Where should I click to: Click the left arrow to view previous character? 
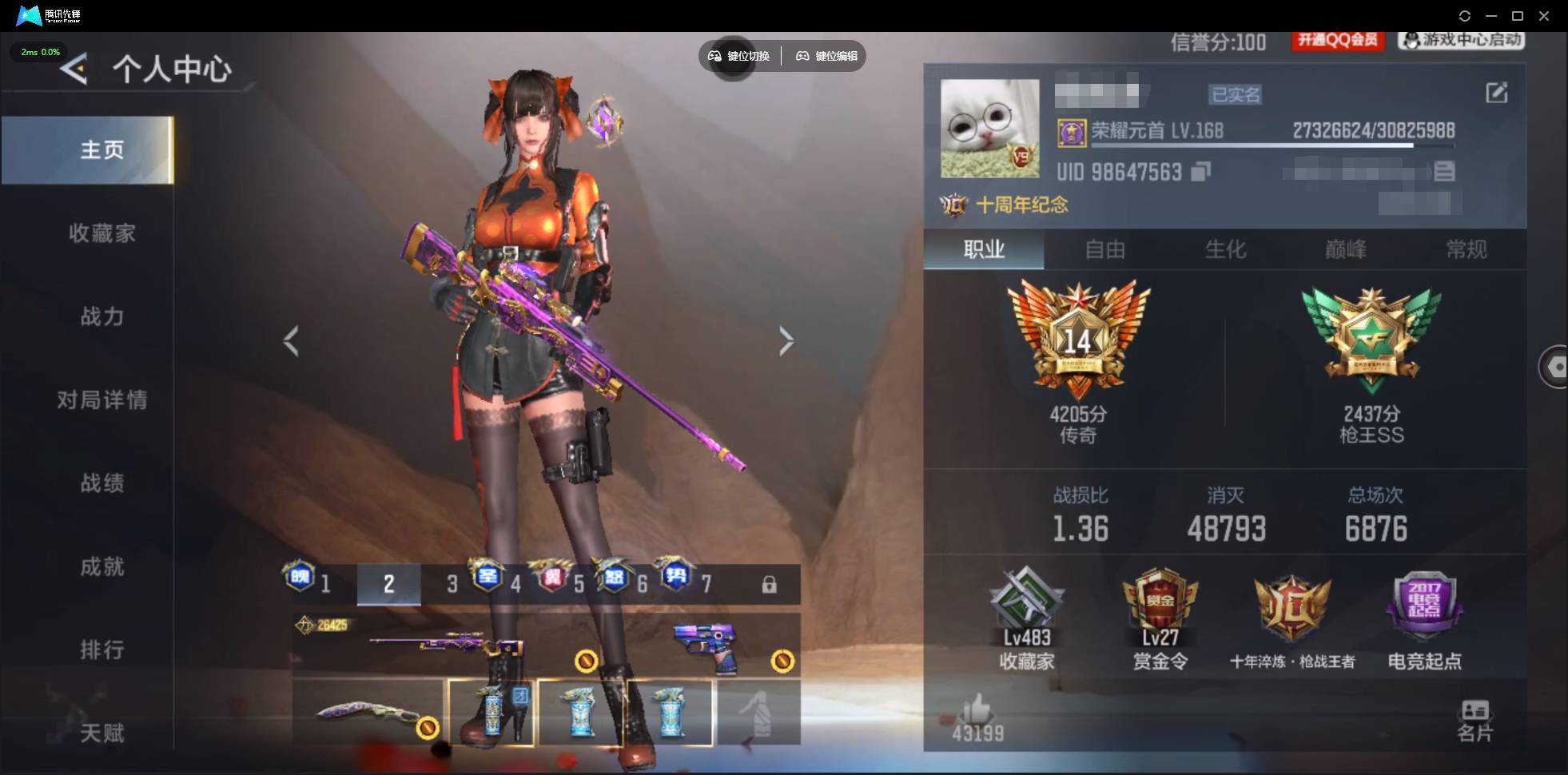291,341
